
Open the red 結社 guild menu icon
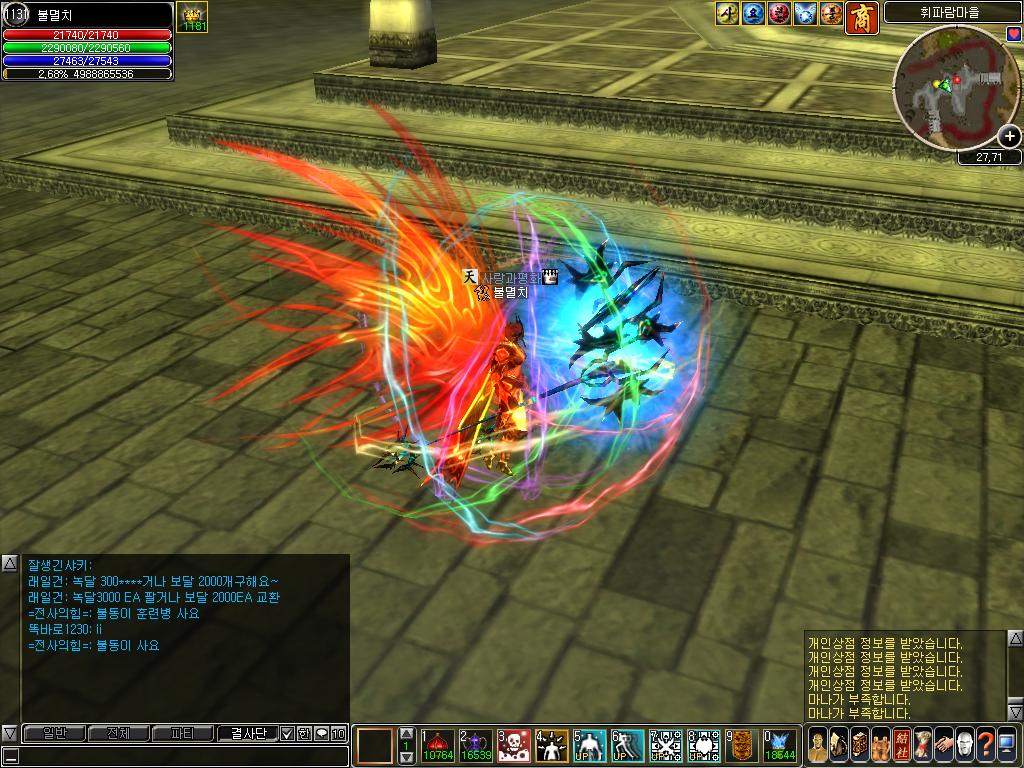pyautogui.click(x=900, y=744)
